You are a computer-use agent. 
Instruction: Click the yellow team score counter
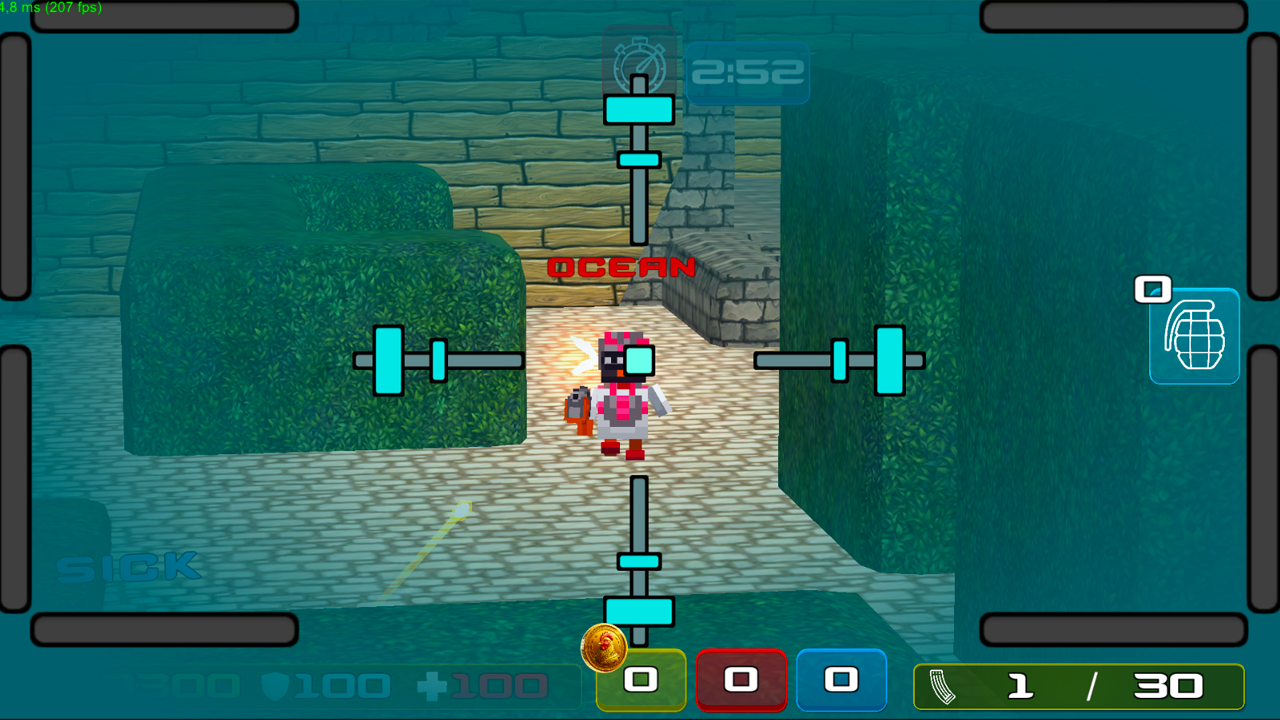(641, 680)
